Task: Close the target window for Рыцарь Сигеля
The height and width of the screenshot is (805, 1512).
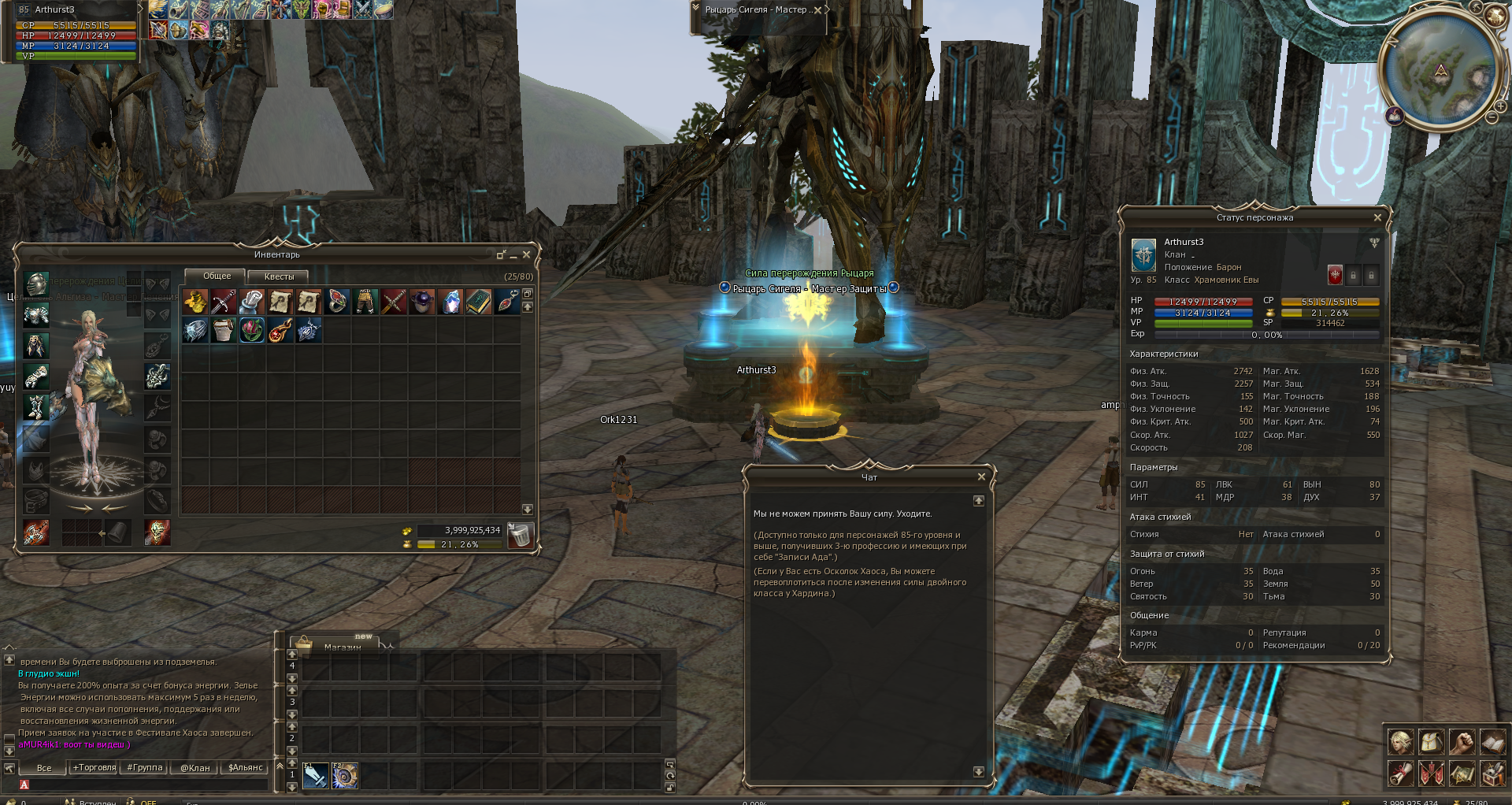Action: [817, 10]
